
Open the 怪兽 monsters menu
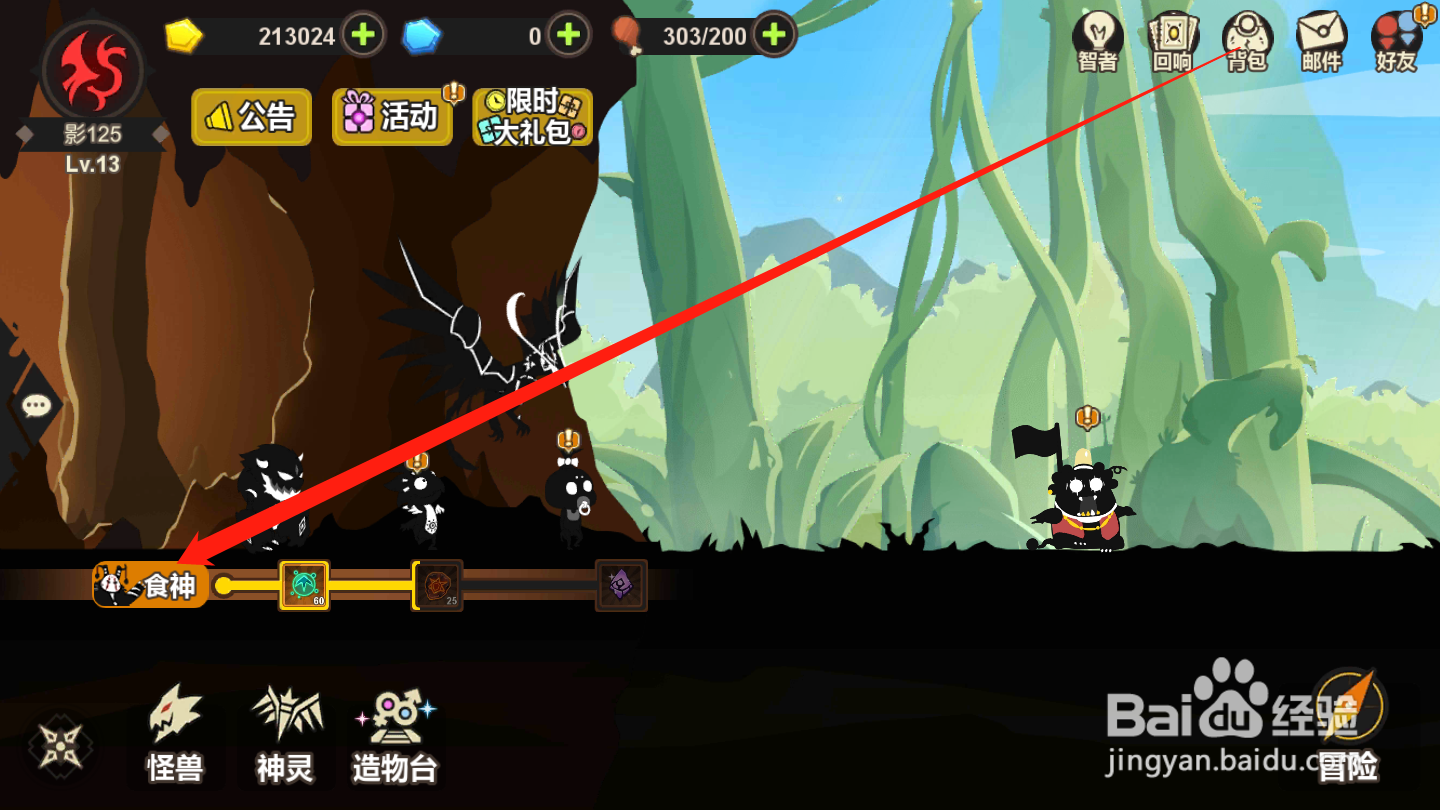(x=175, y=735)
